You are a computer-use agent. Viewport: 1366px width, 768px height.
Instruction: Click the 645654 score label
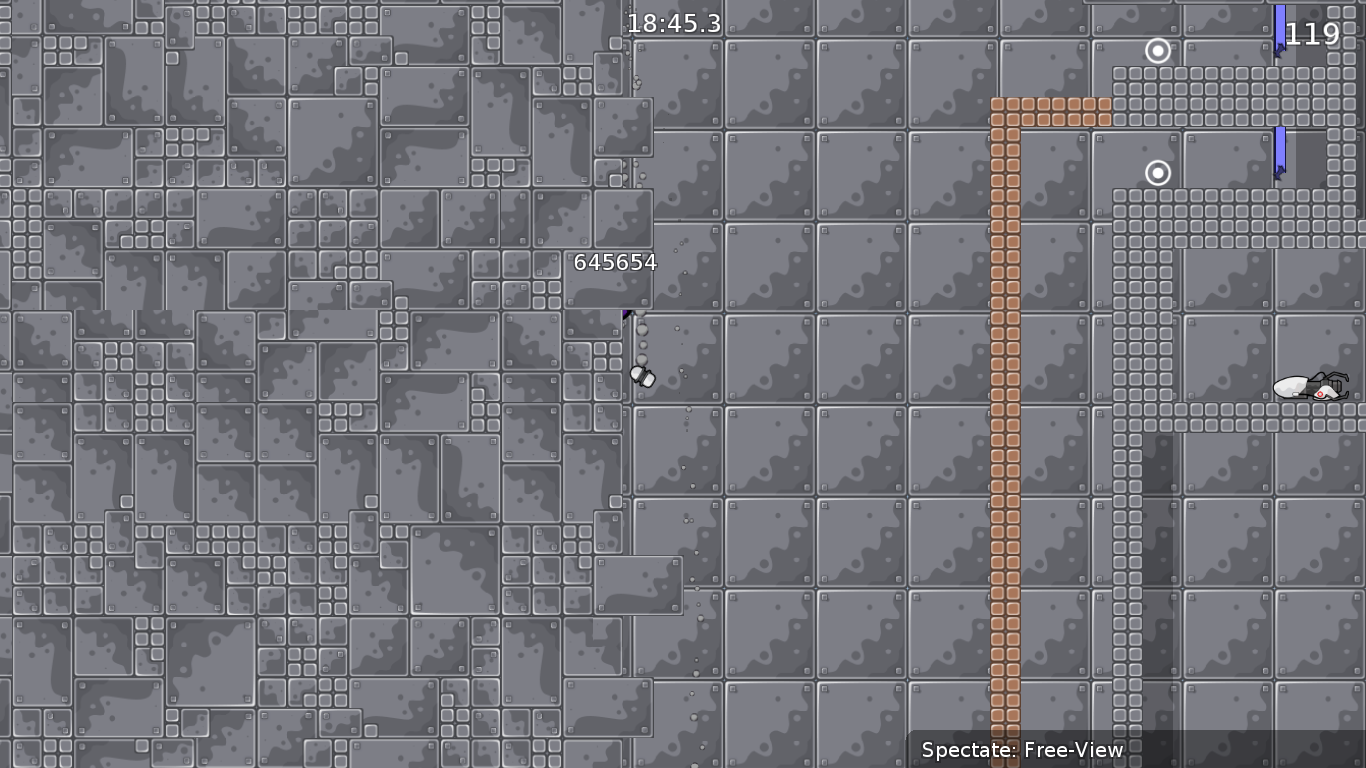[615, 263]
